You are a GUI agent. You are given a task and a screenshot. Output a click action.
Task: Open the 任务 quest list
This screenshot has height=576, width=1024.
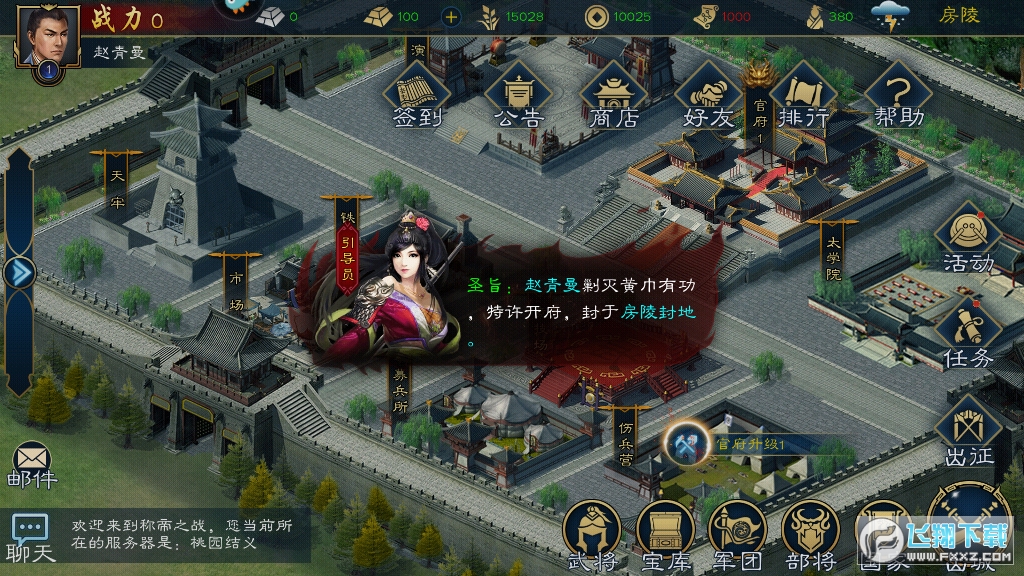tap(968, 335)
